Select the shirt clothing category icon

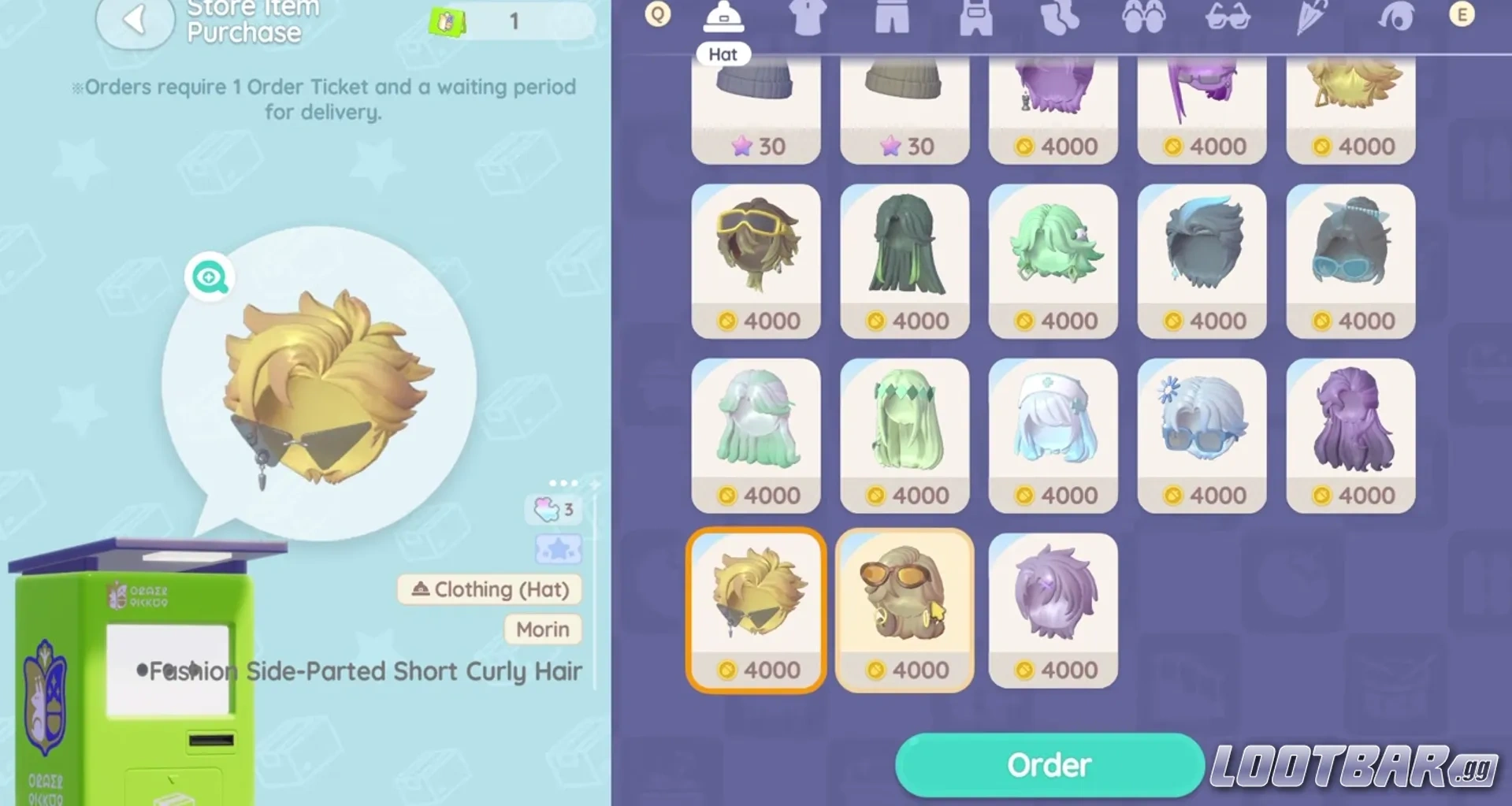pos(808,17)
